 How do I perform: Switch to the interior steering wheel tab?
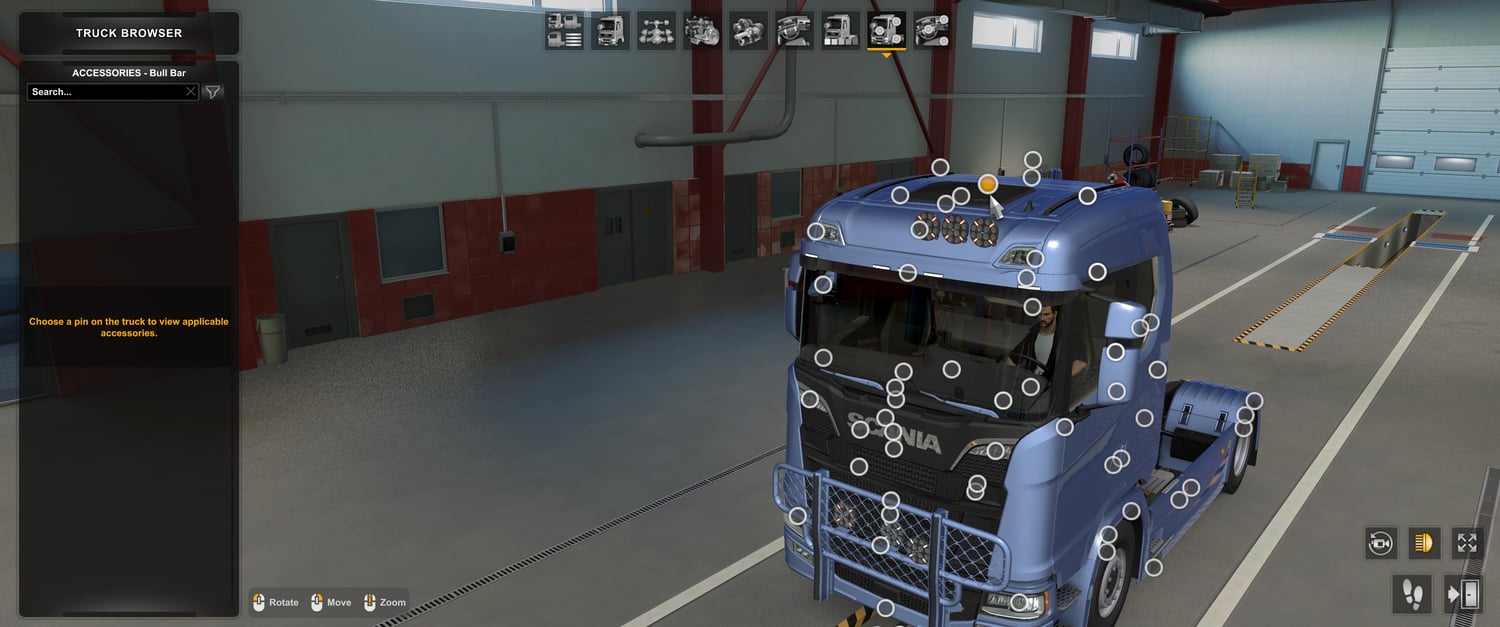[794, 31]
